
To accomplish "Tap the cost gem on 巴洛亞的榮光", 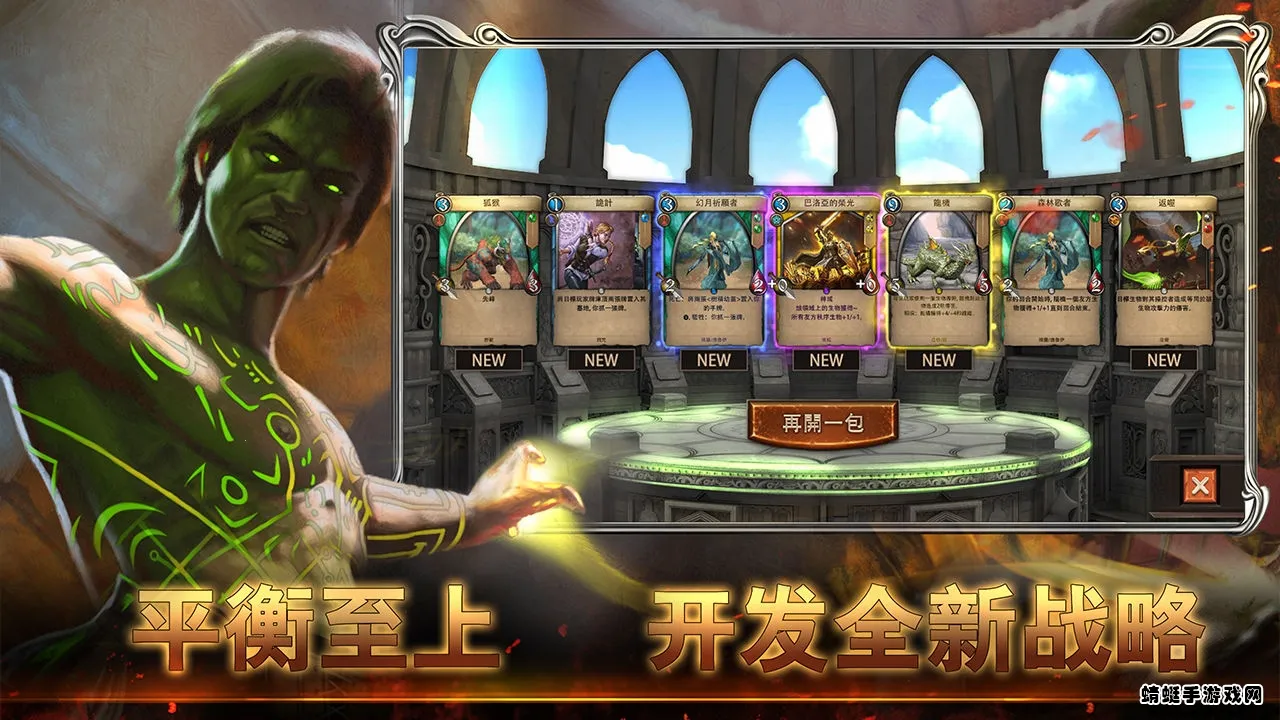I will (x=779, y=205).
